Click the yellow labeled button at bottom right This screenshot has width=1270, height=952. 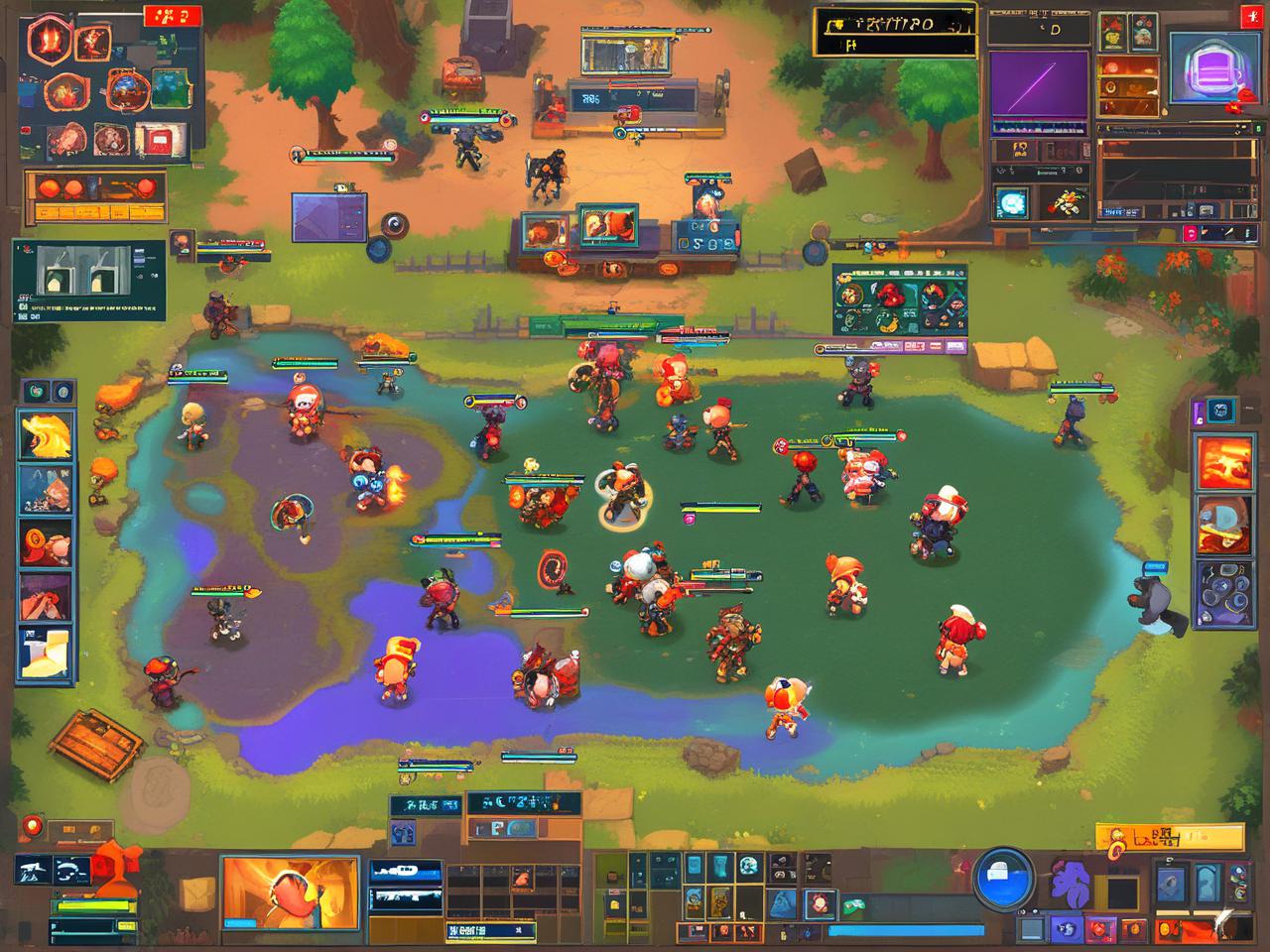[1169, 838]
